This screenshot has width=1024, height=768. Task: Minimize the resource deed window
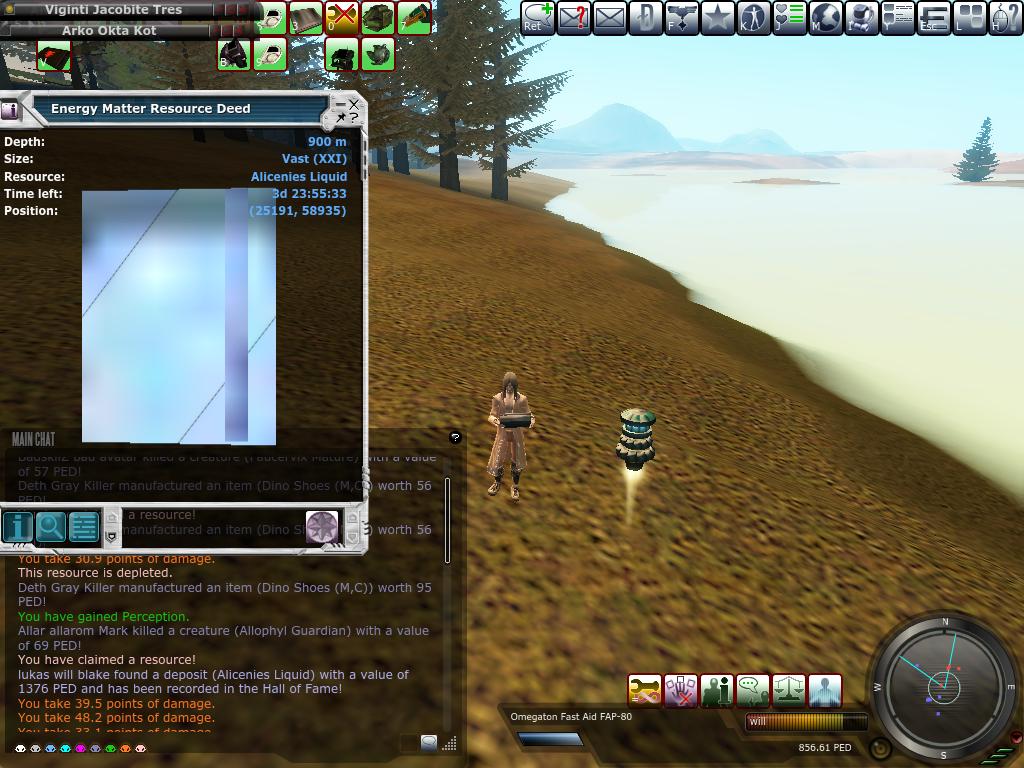341,104
